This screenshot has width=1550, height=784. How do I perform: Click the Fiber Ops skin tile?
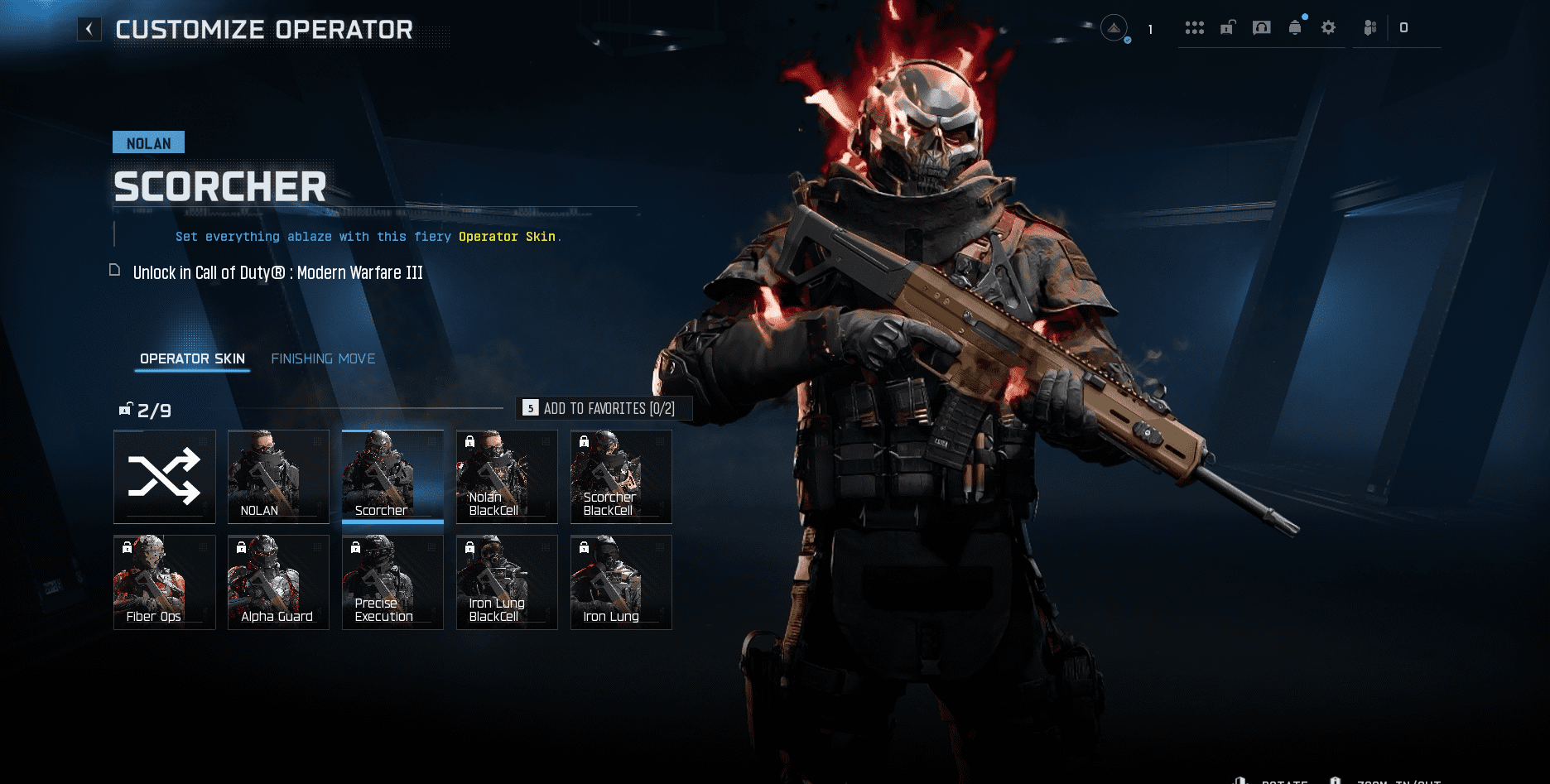pos(165,582)
